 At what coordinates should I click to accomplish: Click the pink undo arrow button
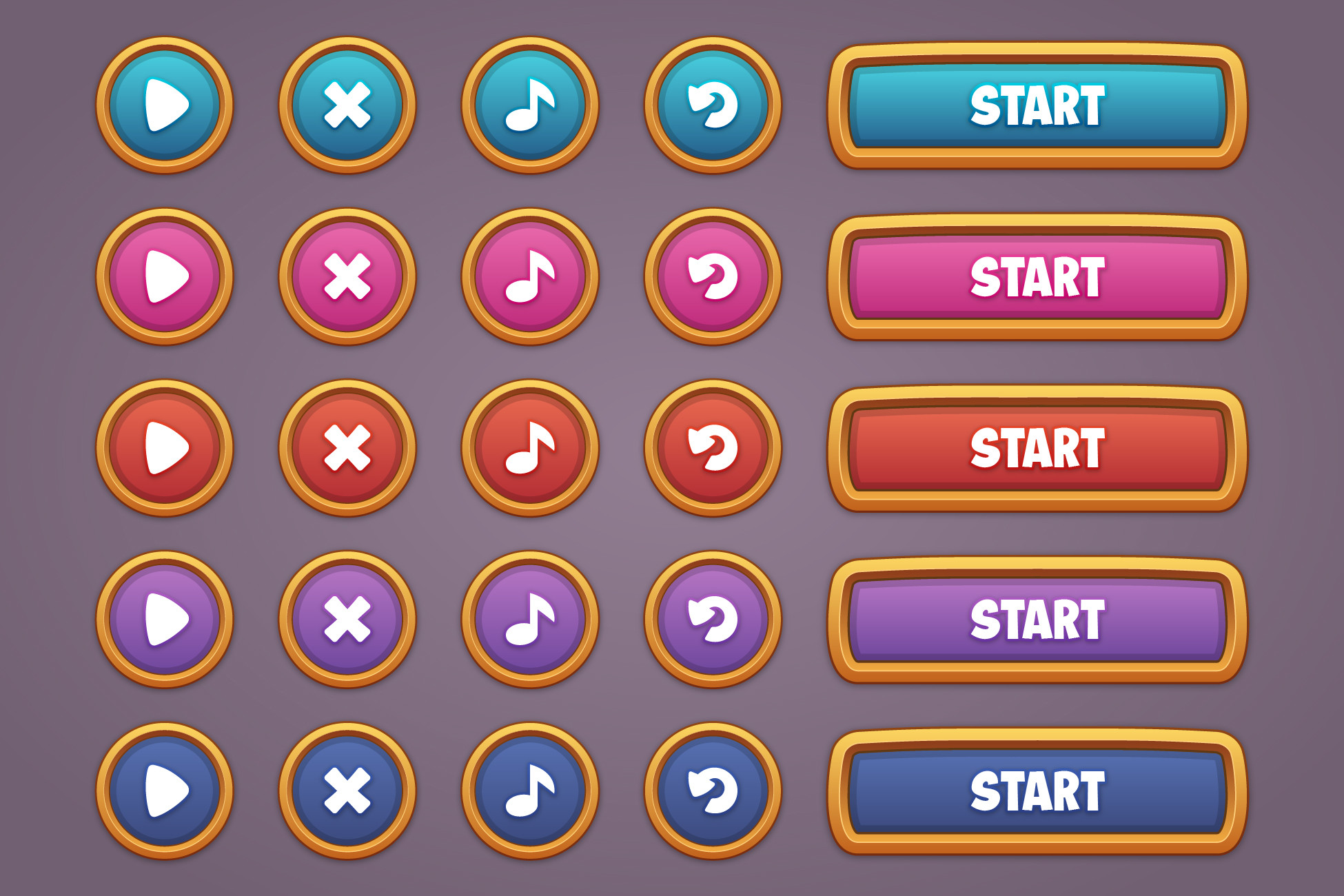pyautogui.click(x=713, y=276)
